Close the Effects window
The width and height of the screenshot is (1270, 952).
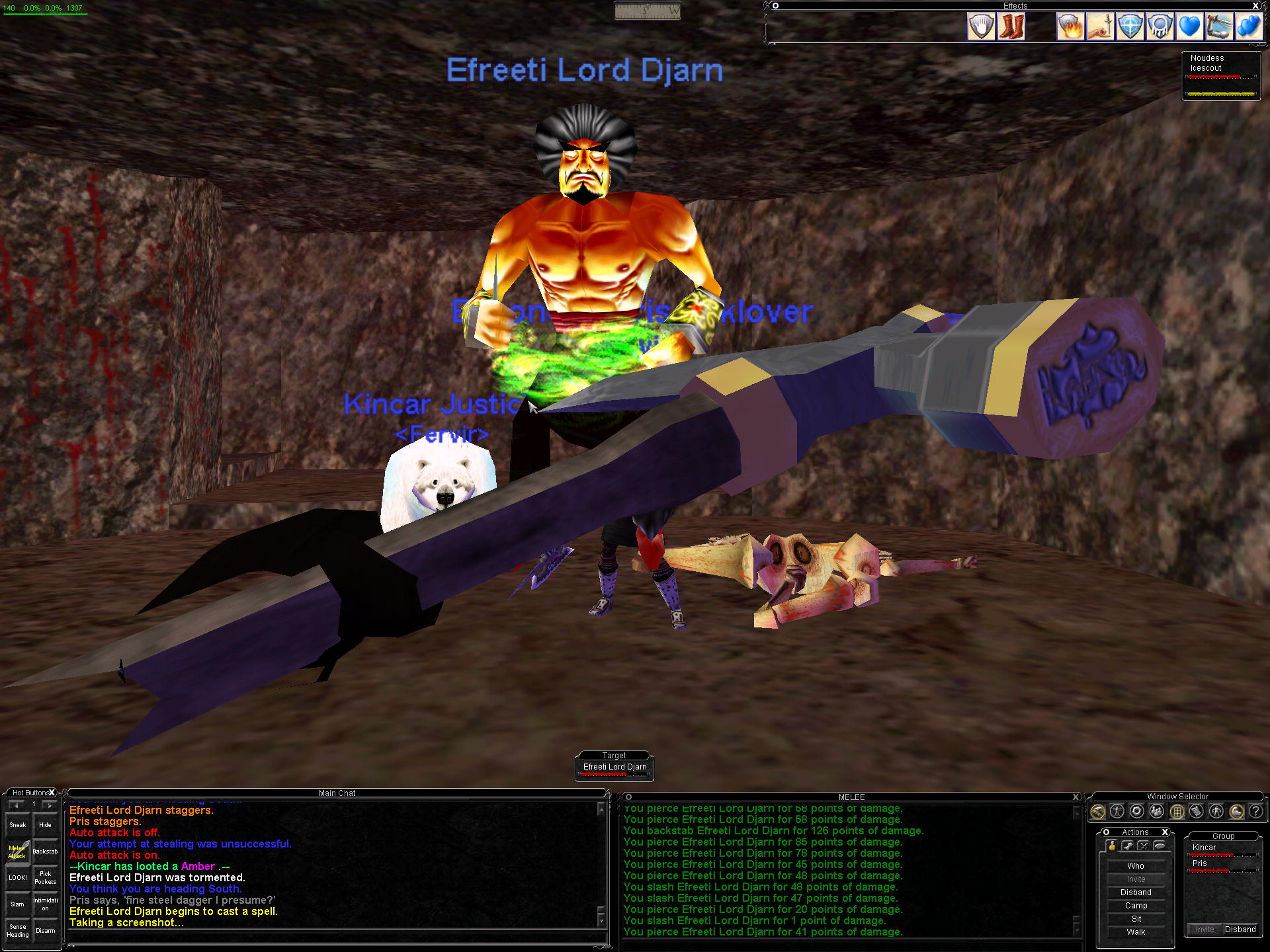[x=1255, y=6]
